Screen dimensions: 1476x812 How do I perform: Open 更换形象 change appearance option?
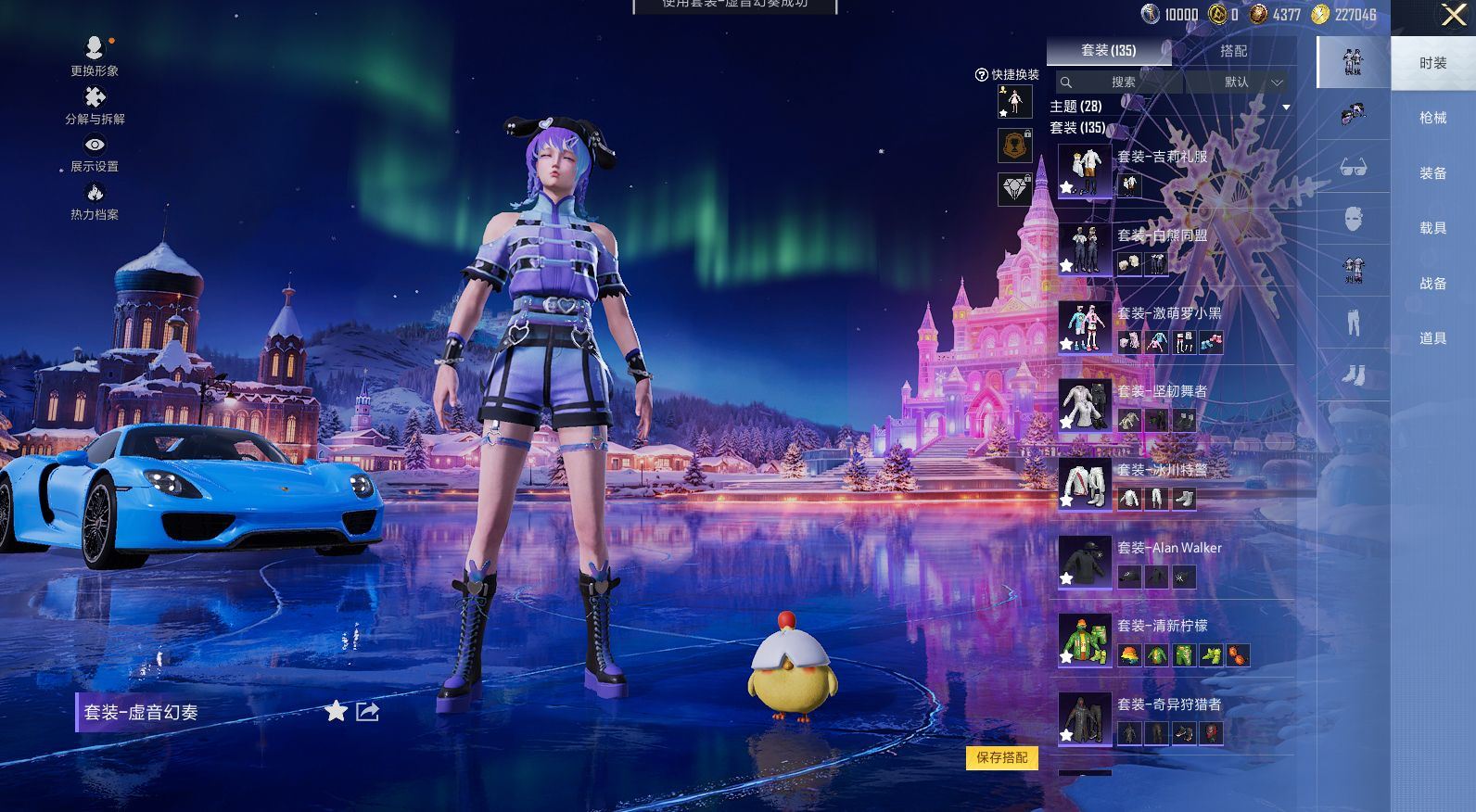click(95, 54)
